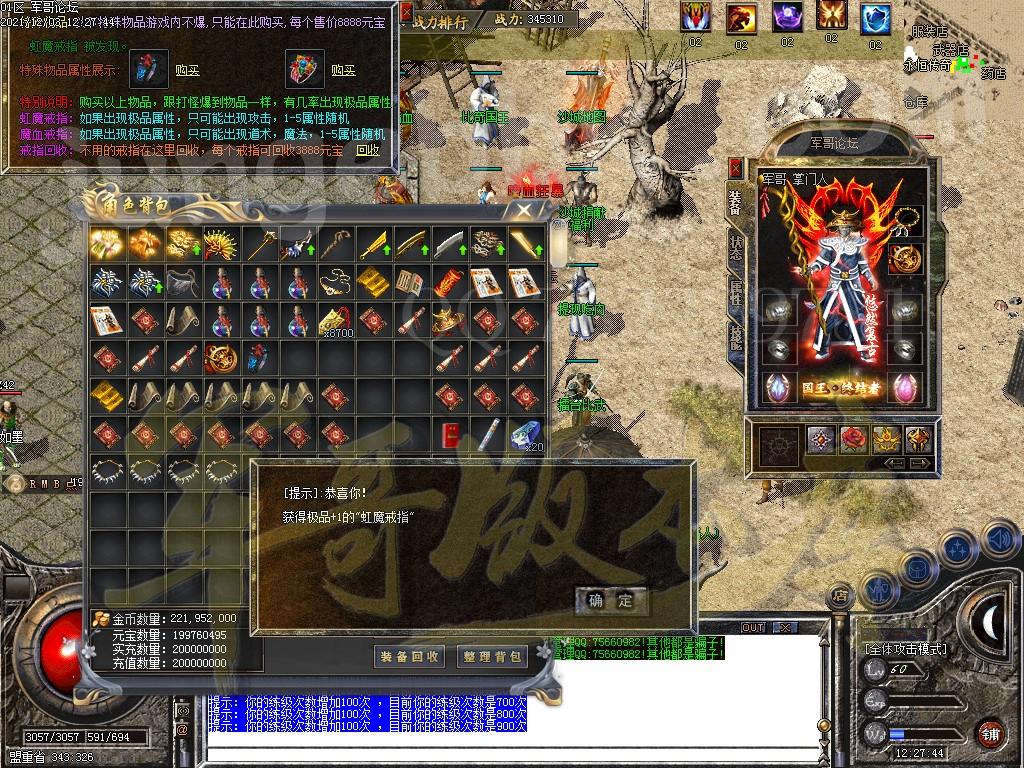The width and height of the screenshot is (1024, 768).
Task: Select the red rose item slot
Action: pos(852,439)
